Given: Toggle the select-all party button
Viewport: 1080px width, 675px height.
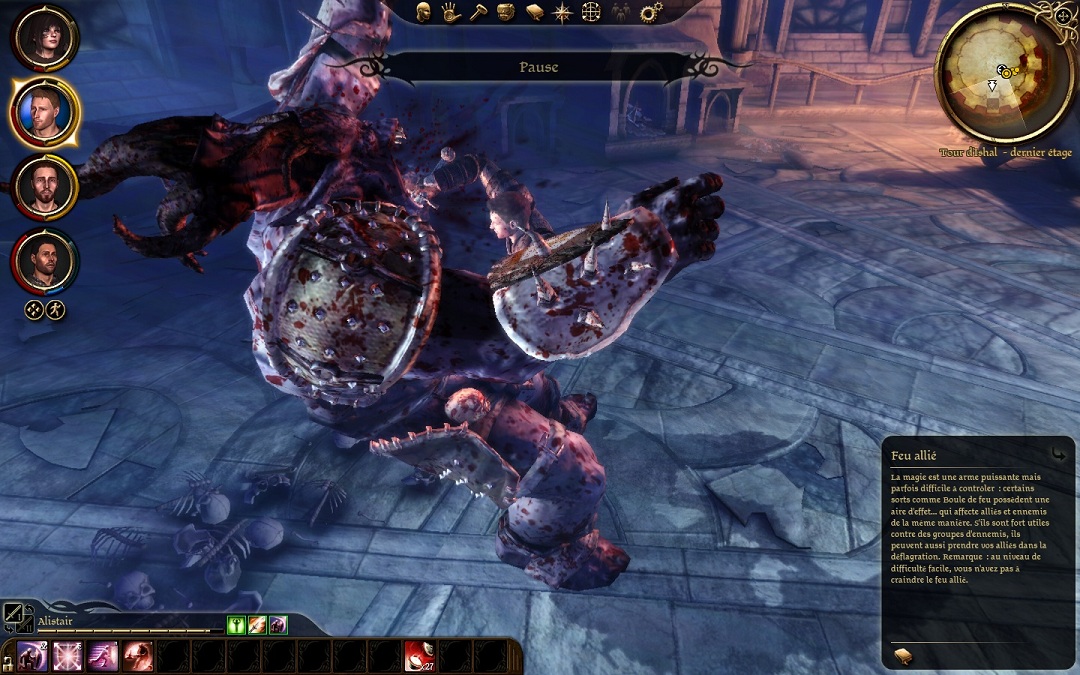Looking at the screenshot, I should click(x=34, y=310).
